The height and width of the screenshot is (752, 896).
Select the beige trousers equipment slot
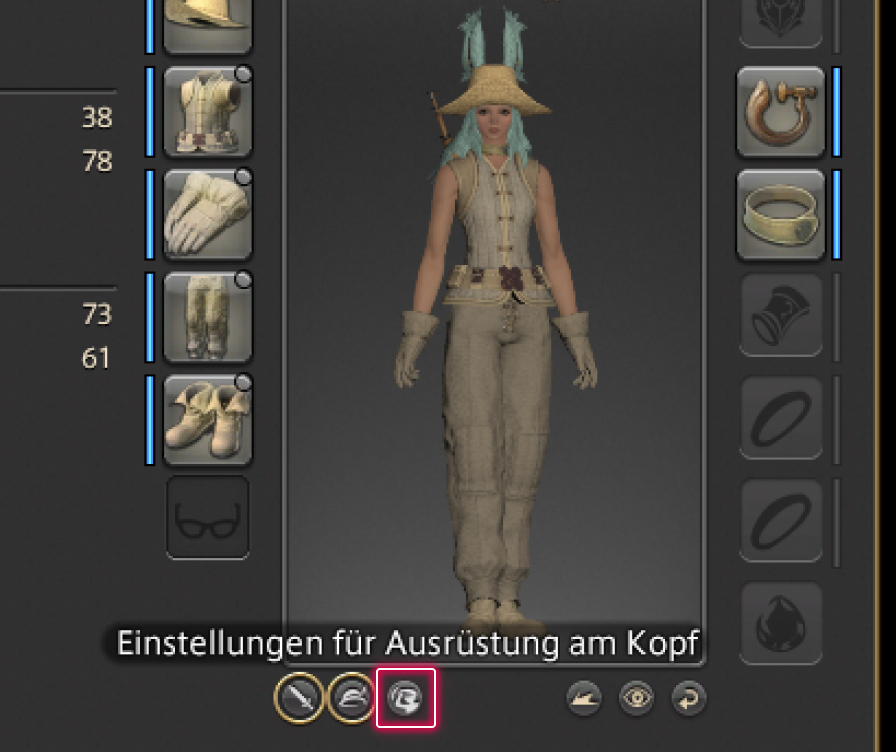[x=207, y=316]
